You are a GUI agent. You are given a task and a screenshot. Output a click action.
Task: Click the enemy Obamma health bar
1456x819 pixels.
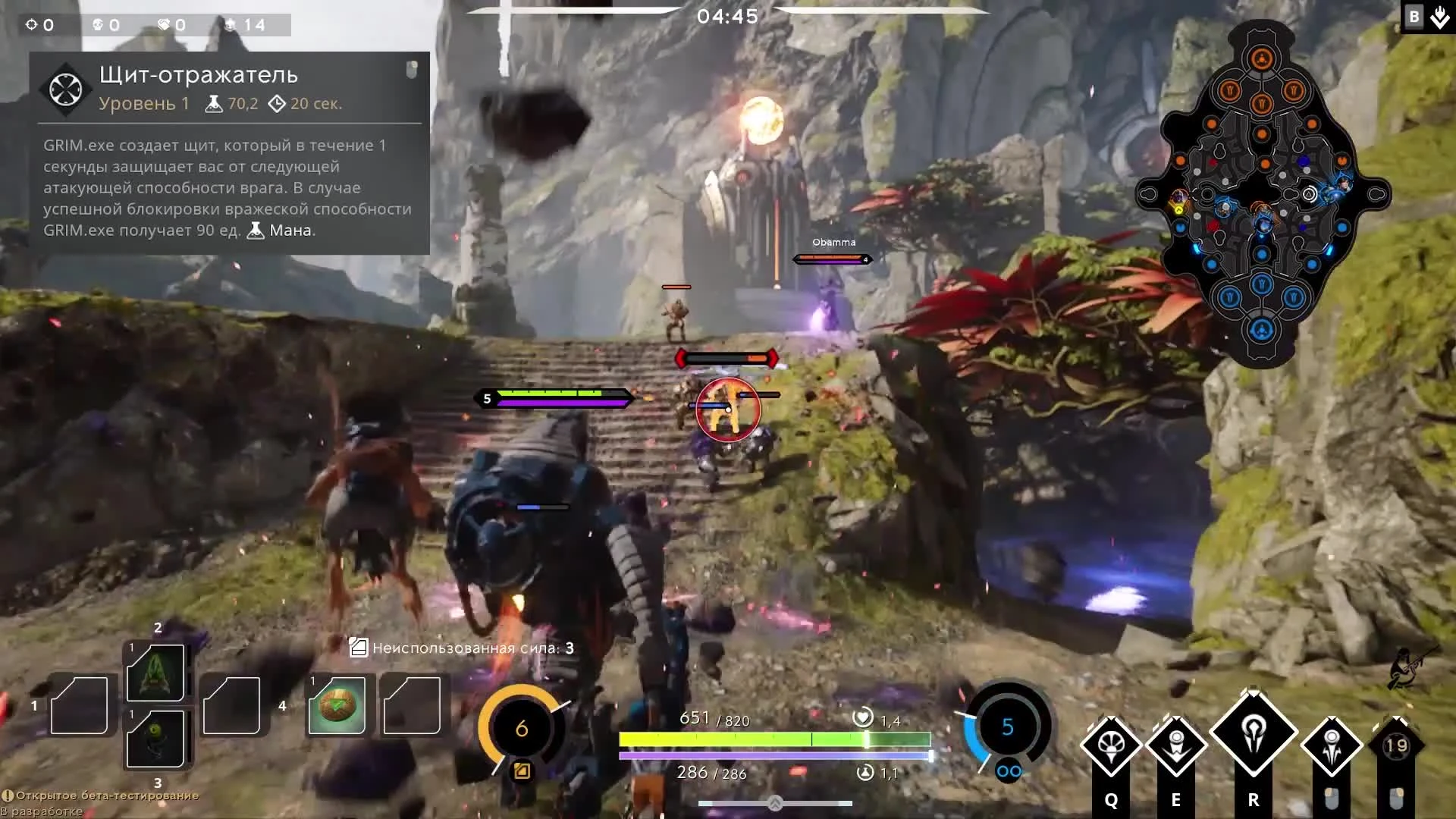[x=832, y=258]
